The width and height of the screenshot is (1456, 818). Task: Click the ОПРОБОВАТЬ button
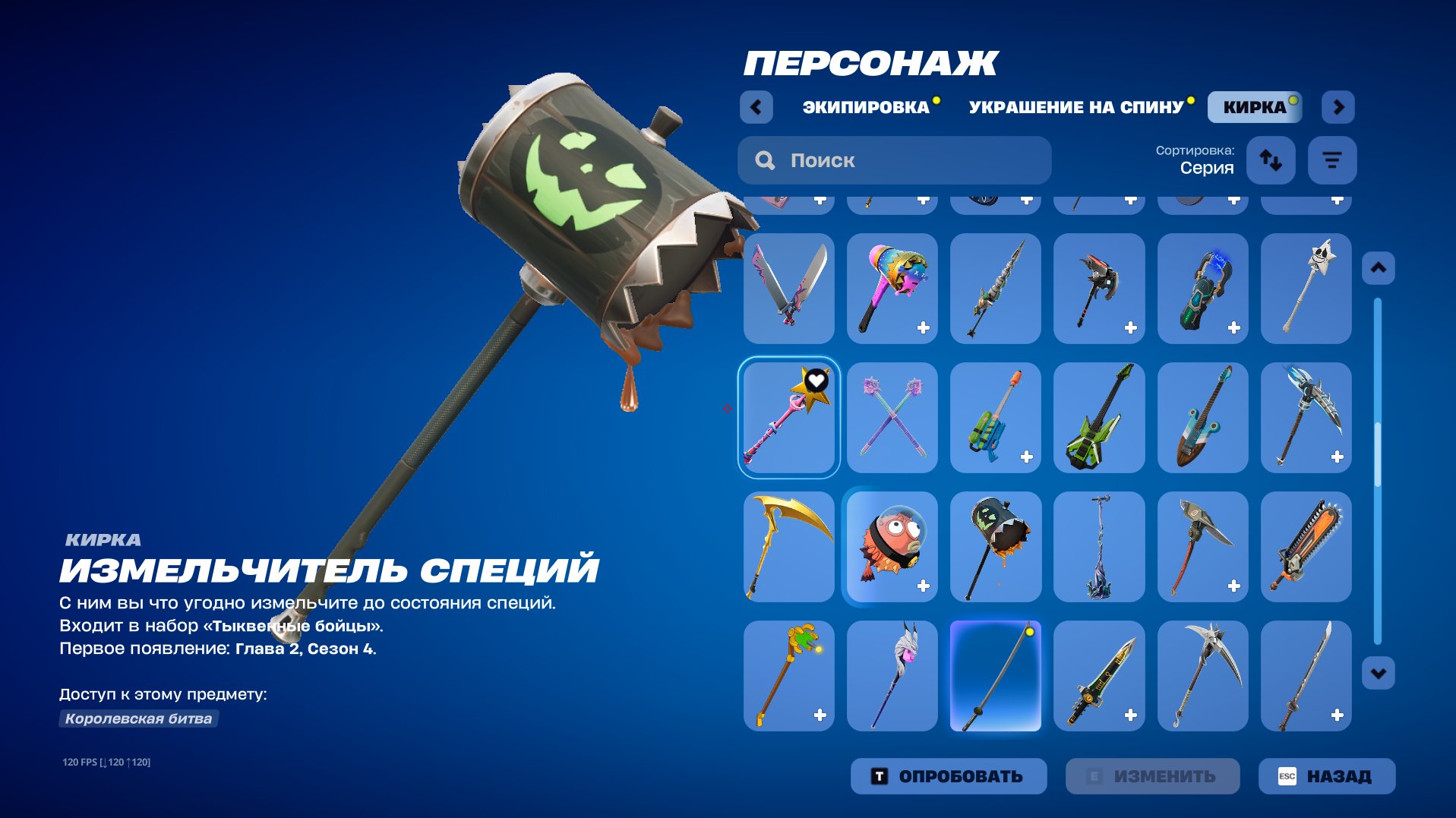(x=949, y=776)
